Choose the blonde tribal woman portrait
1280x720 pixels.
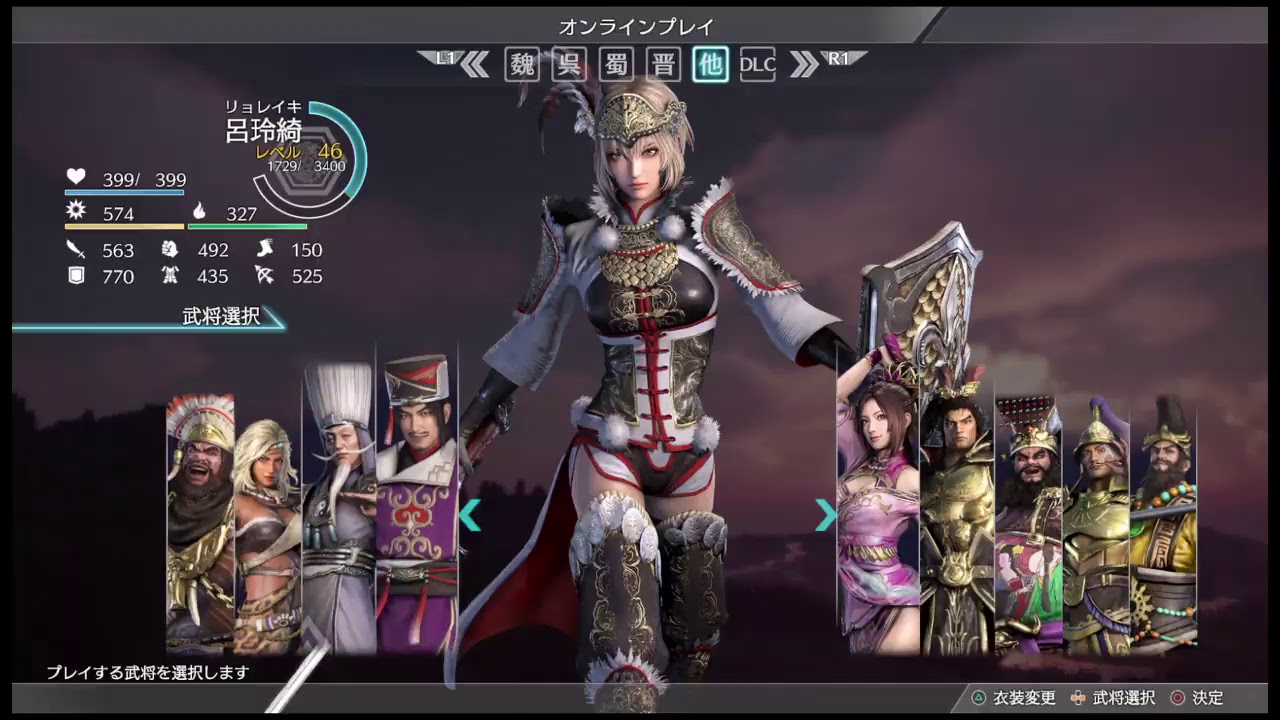click(x=267, y=530)
